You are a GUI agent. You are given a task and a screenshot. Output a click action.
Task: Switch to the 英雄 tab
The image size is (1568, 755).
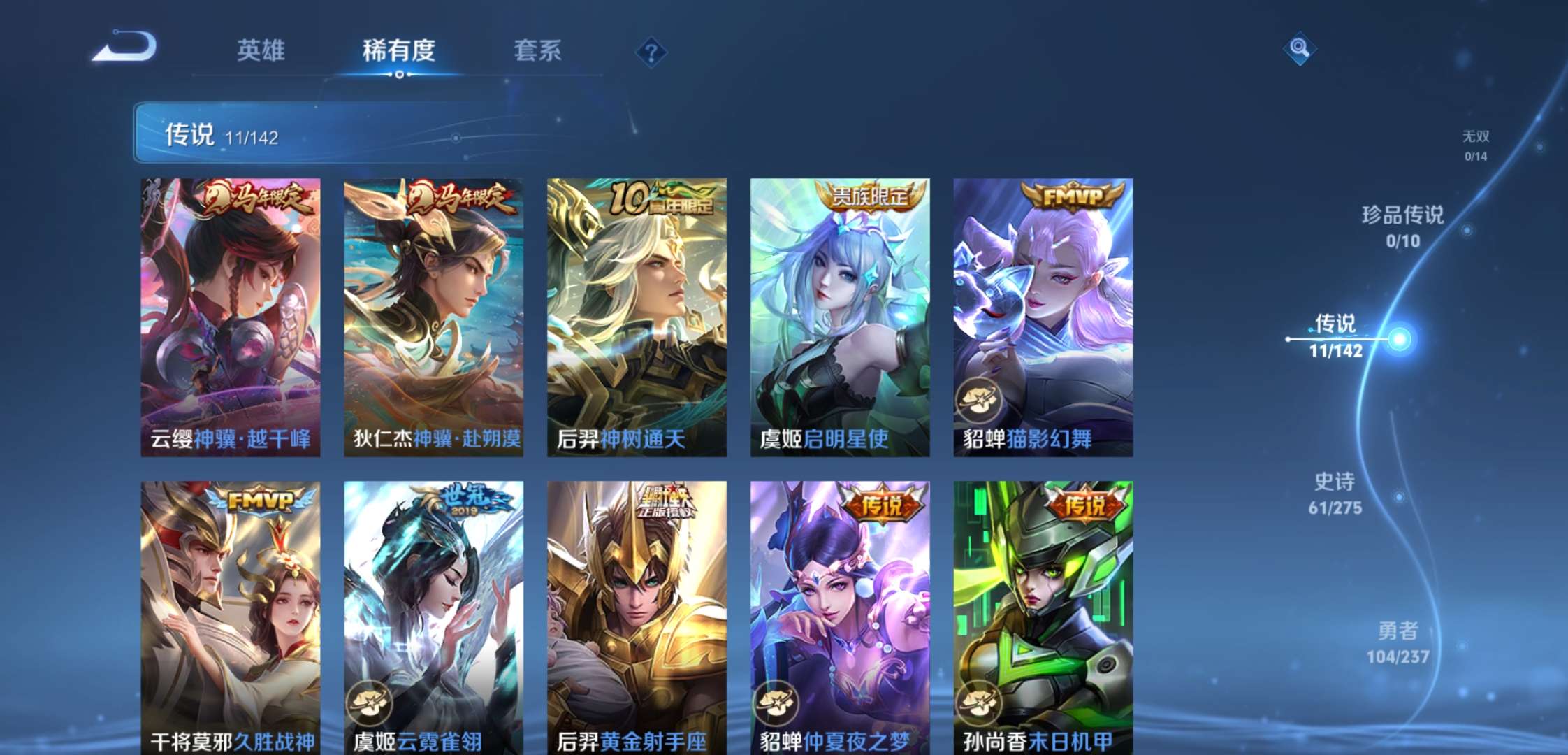[x=260, y=50]
